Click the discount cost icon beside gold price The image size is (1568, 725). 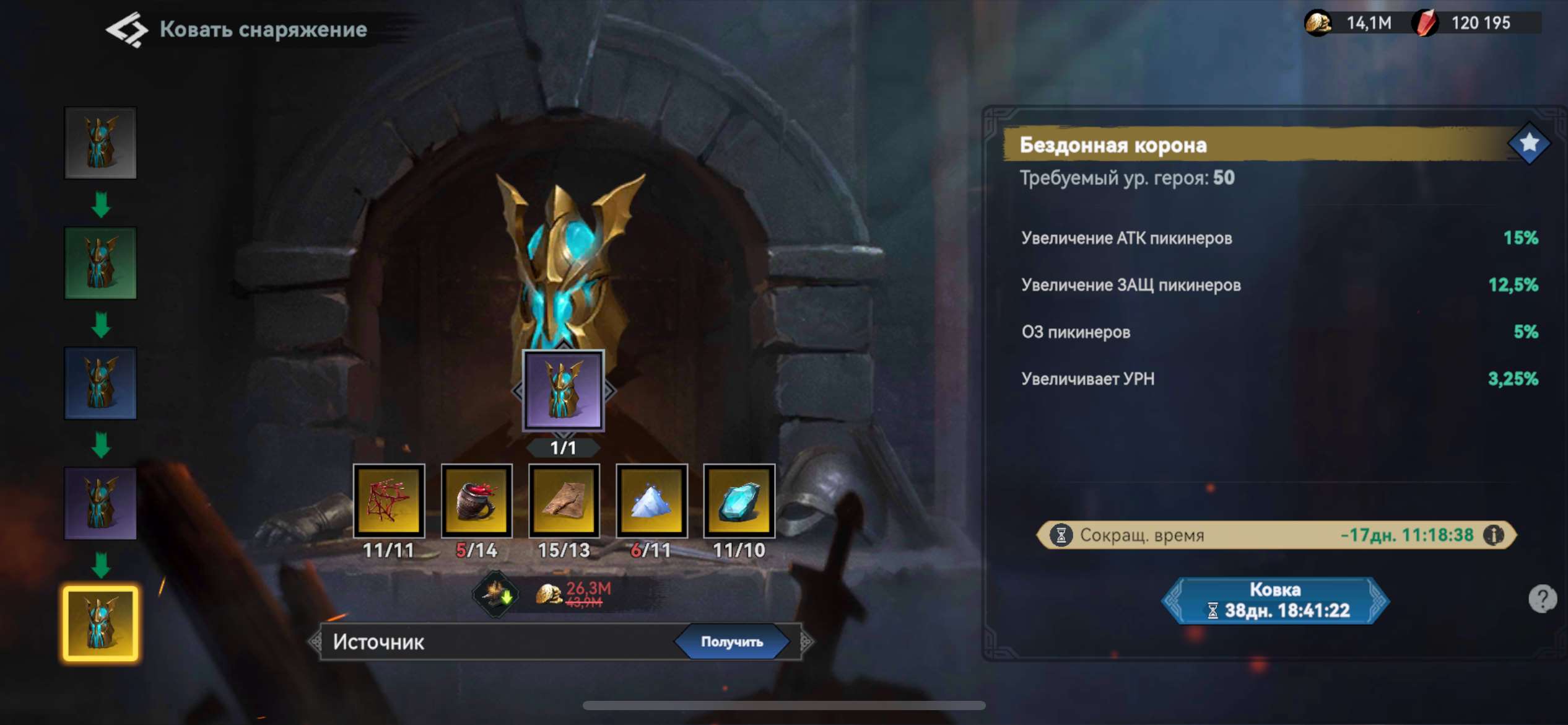click(x=495, y=594)
